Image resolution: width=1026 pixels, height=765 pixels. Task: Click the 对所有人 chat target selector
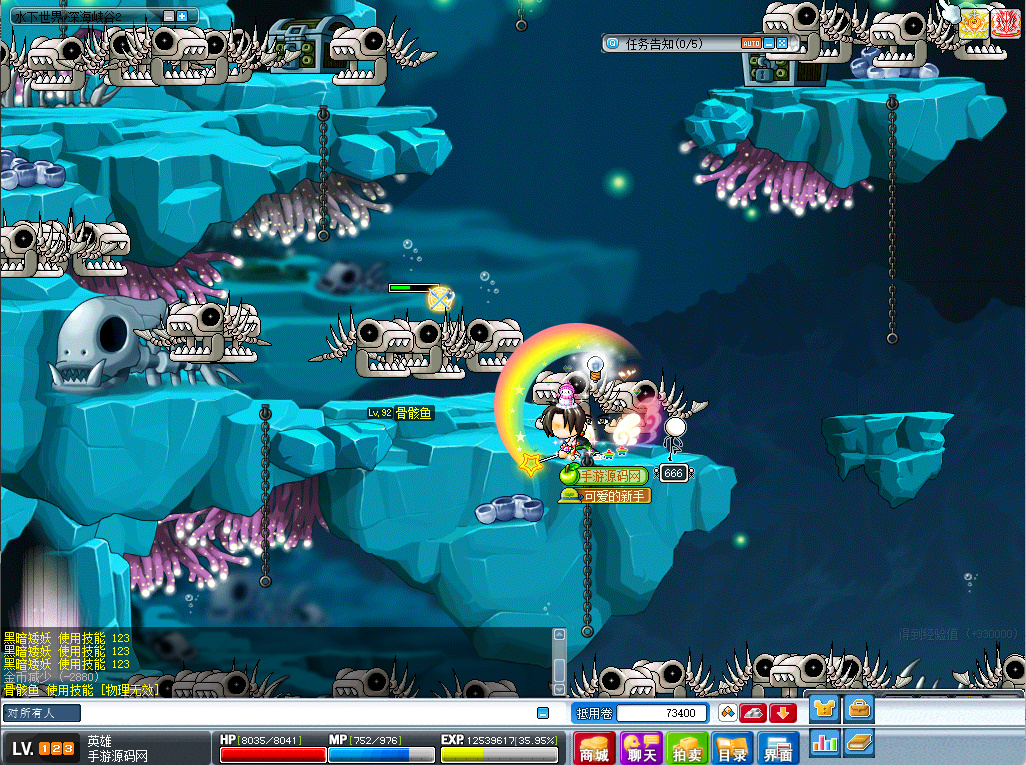[x=42, y=713]
